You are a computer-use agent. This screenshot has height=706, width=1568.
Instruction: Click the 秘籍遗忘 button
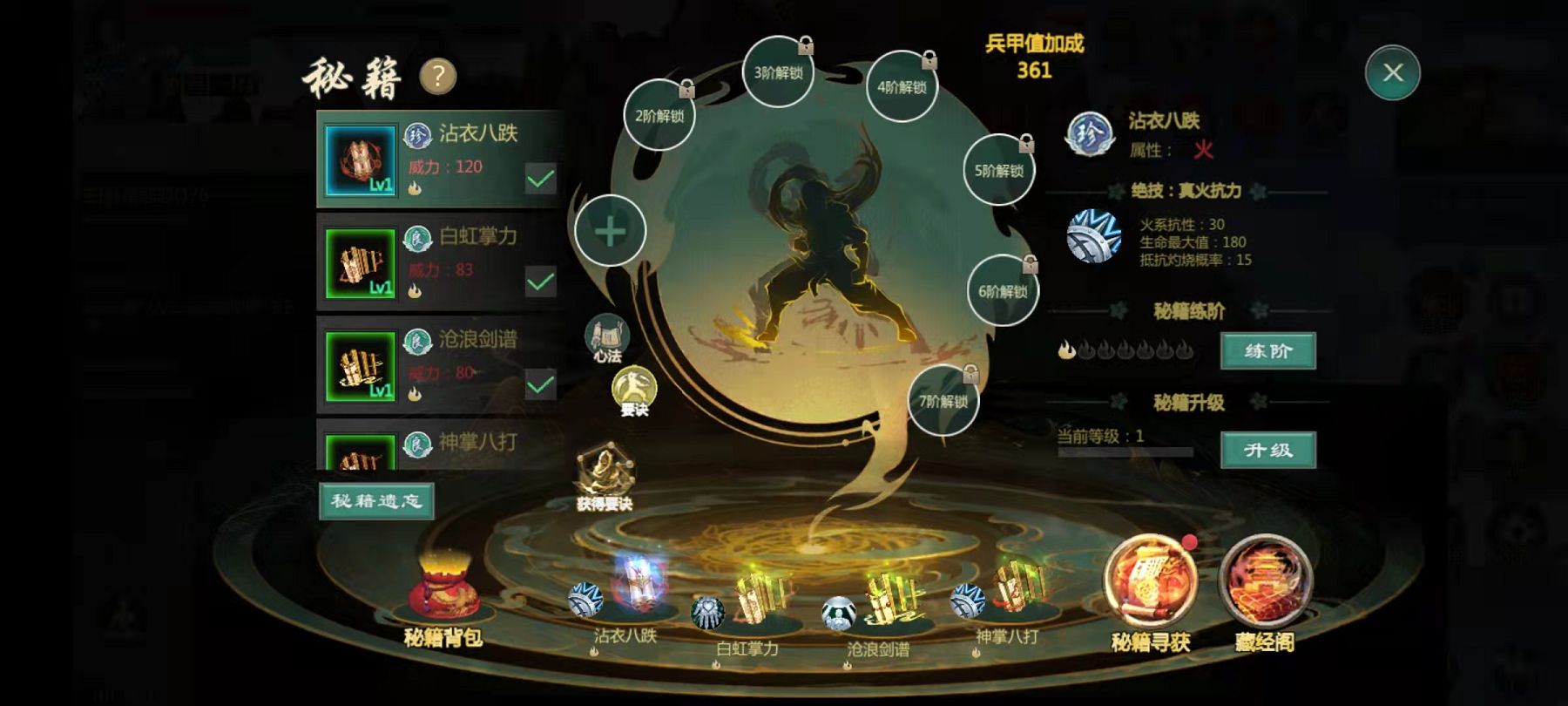pyautogui.click(x=376, y=501)
